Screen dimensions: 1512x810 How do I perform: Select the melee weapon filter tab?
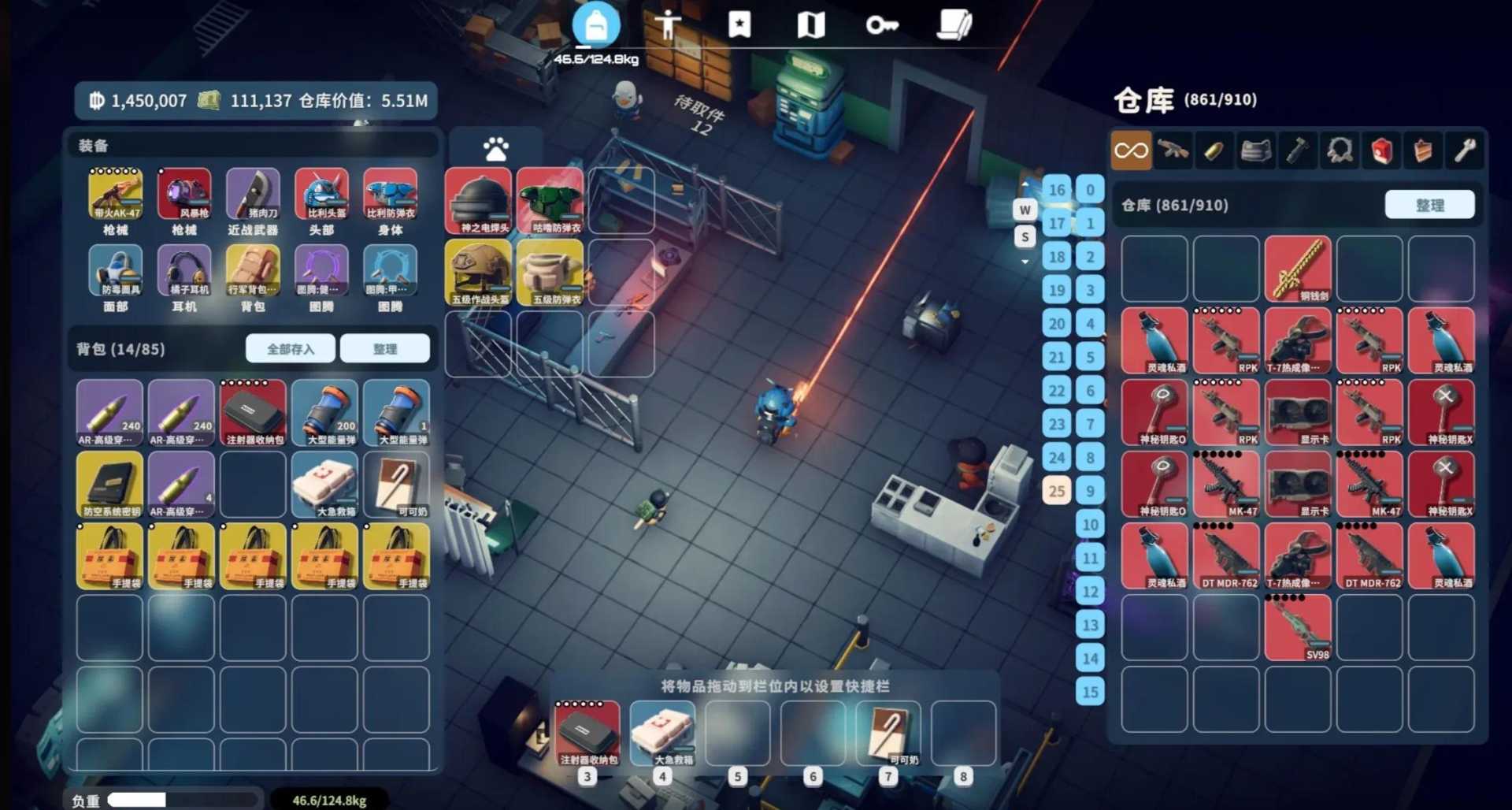(x=1298, y=150)
